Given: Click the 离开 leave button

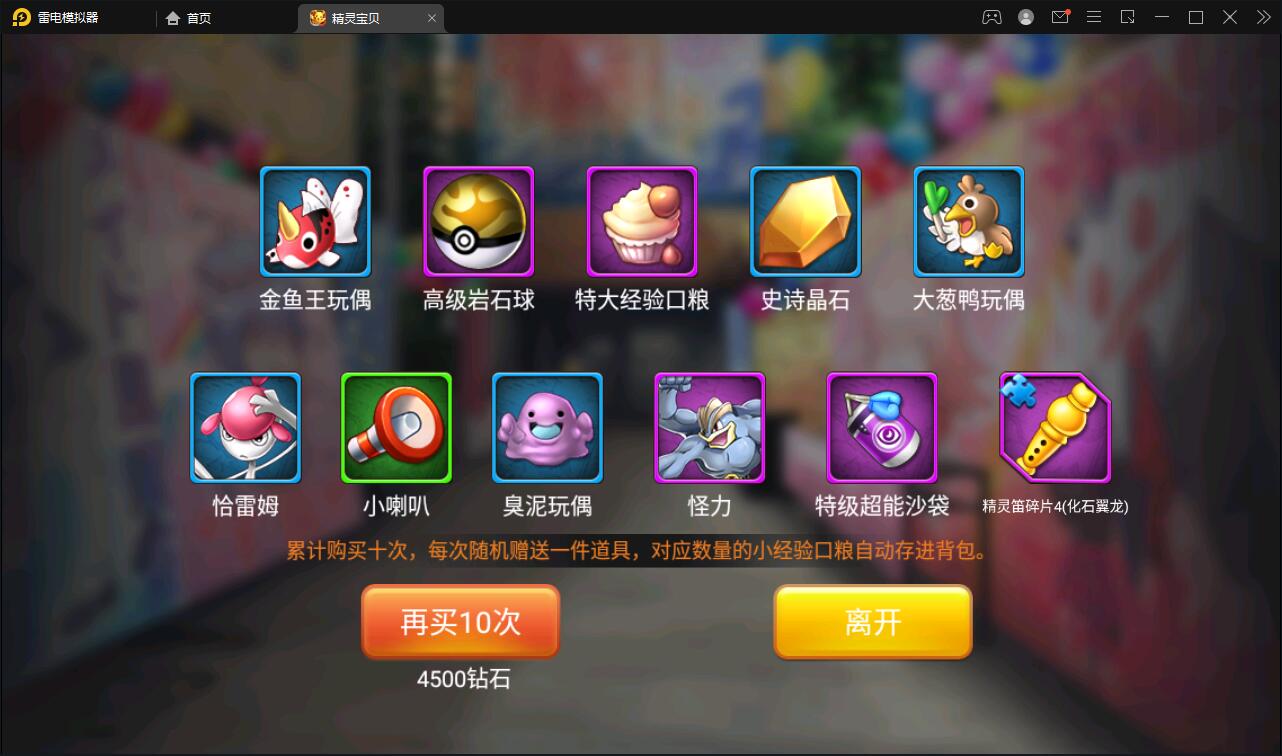Looking at the screenshot, I should [x=872, y=622].
